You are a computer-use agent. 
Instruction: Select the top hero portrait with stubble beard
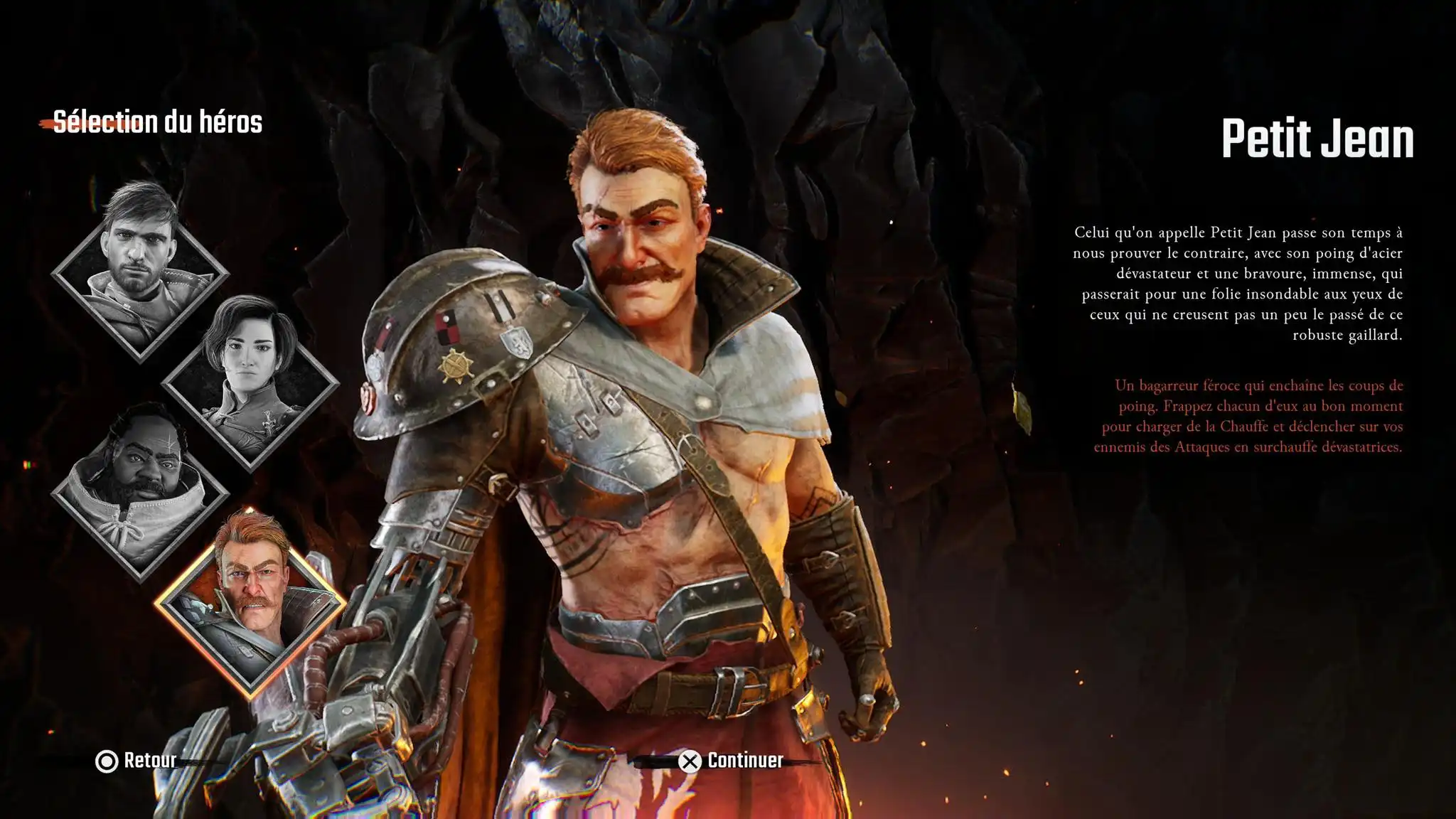pyautogui.click(x=140, y=272)
